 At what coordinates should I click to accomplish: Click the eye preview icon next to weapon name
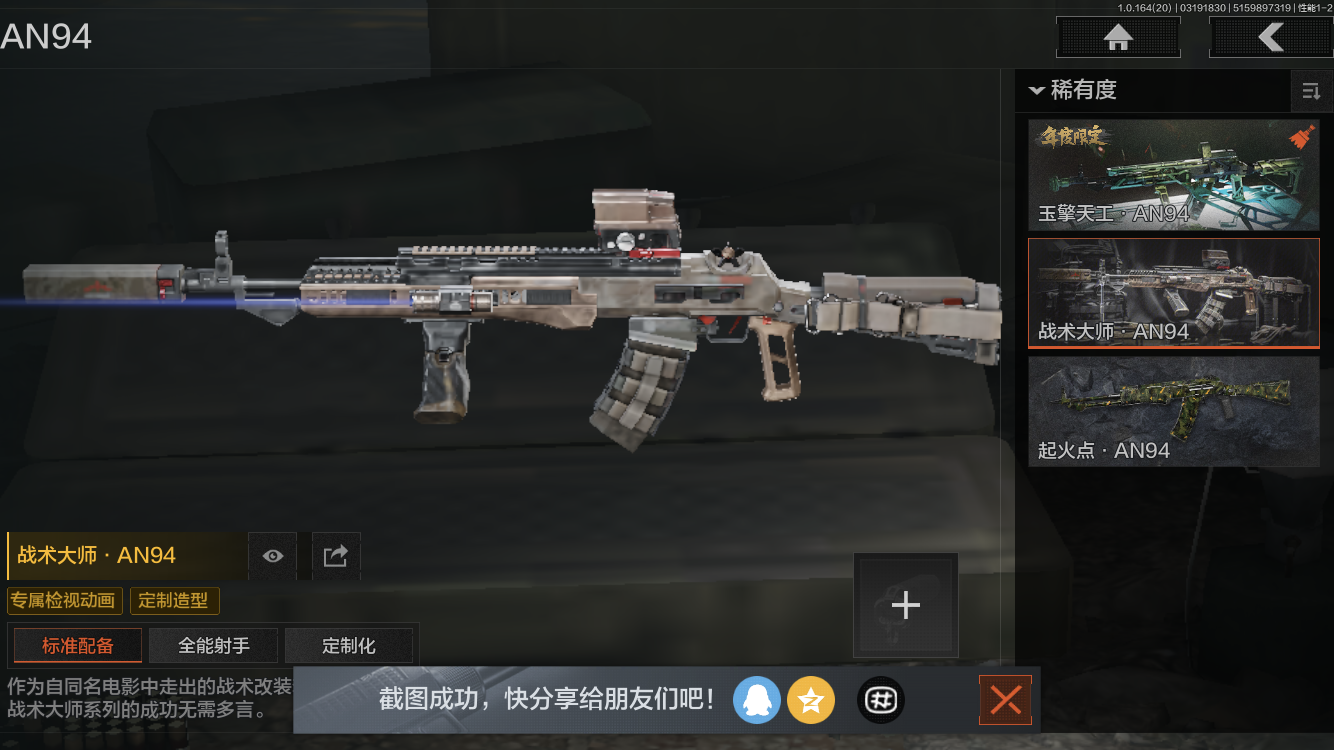(272, 556)
